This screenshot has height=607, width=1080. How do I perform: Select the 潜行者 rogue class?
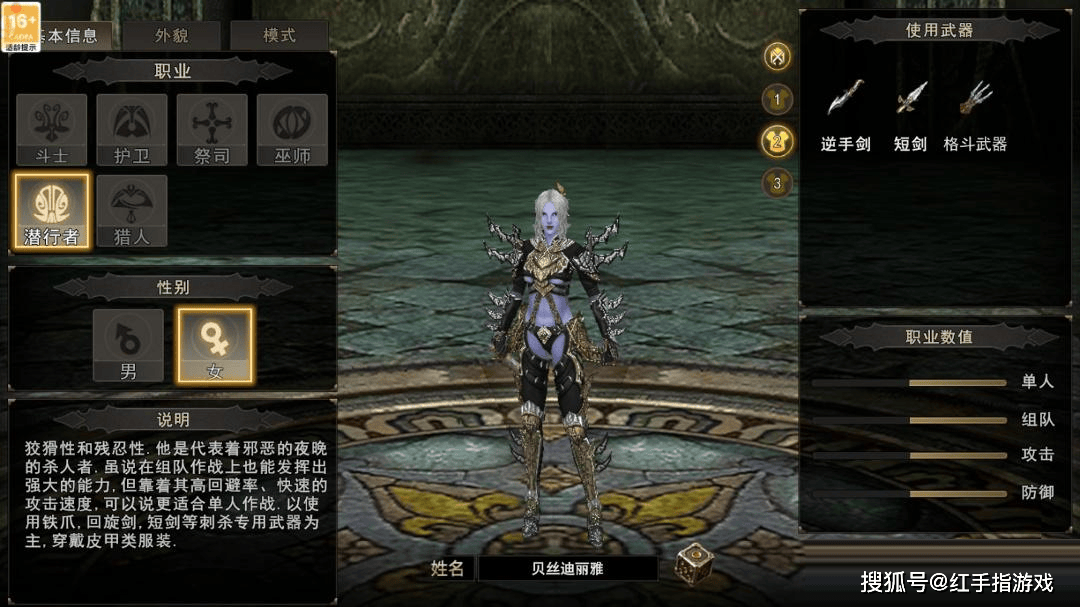(x=51, y=210)
